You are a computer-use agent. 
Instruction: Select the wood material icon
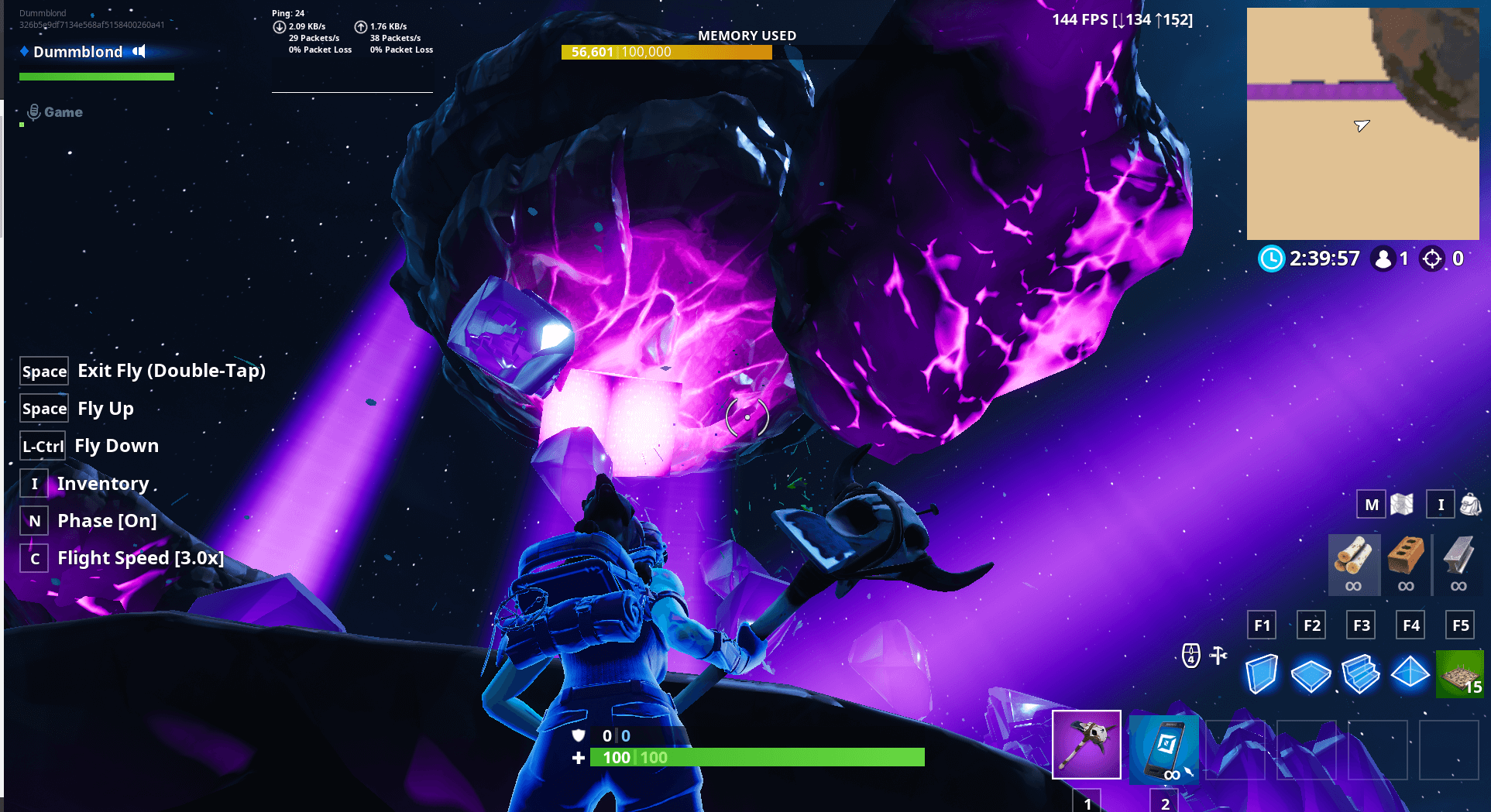pos(1353,564)
